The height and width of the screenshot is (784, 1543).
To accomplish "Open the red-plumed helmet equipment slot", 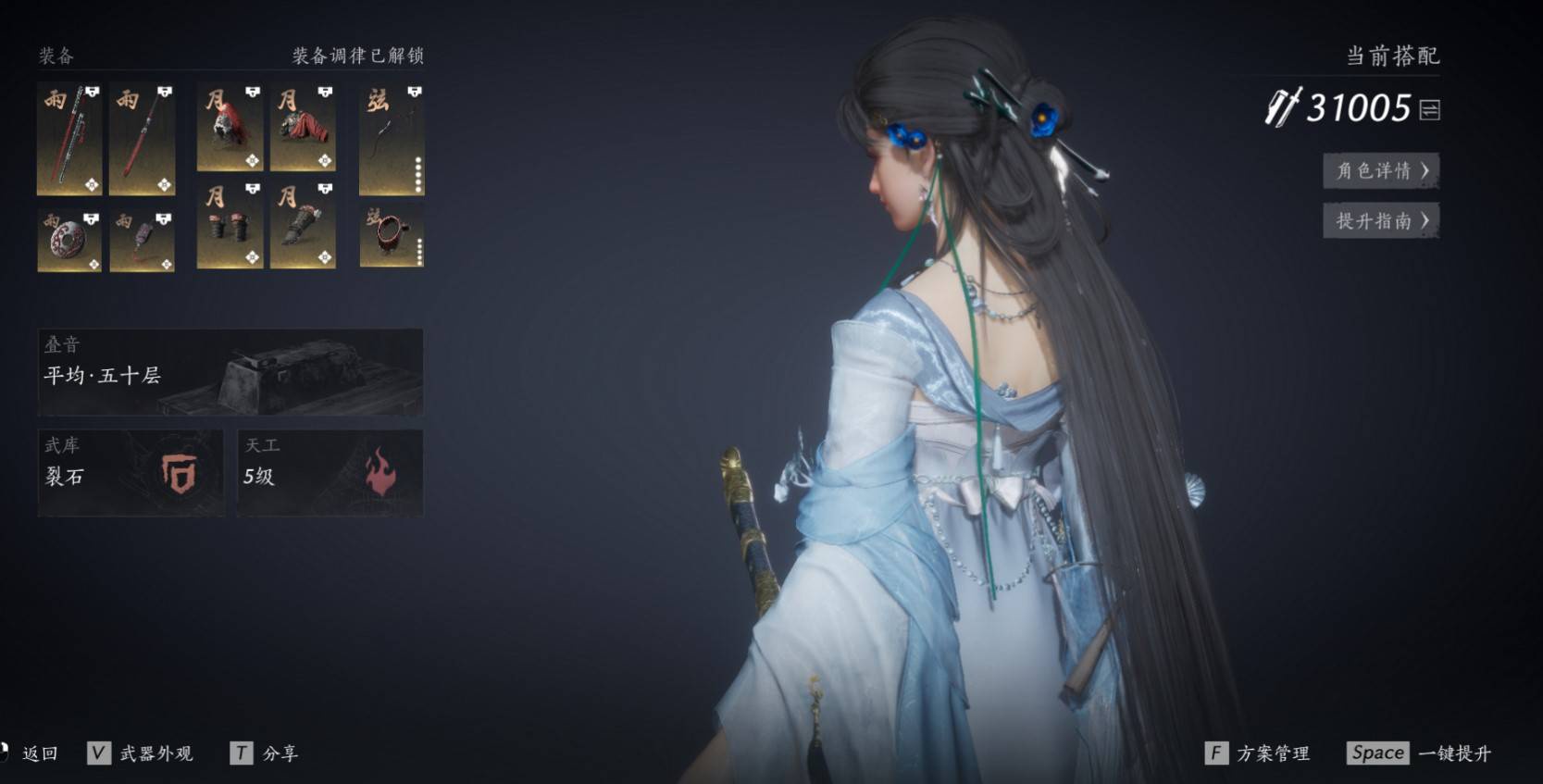I will click(x=230, y=128).
